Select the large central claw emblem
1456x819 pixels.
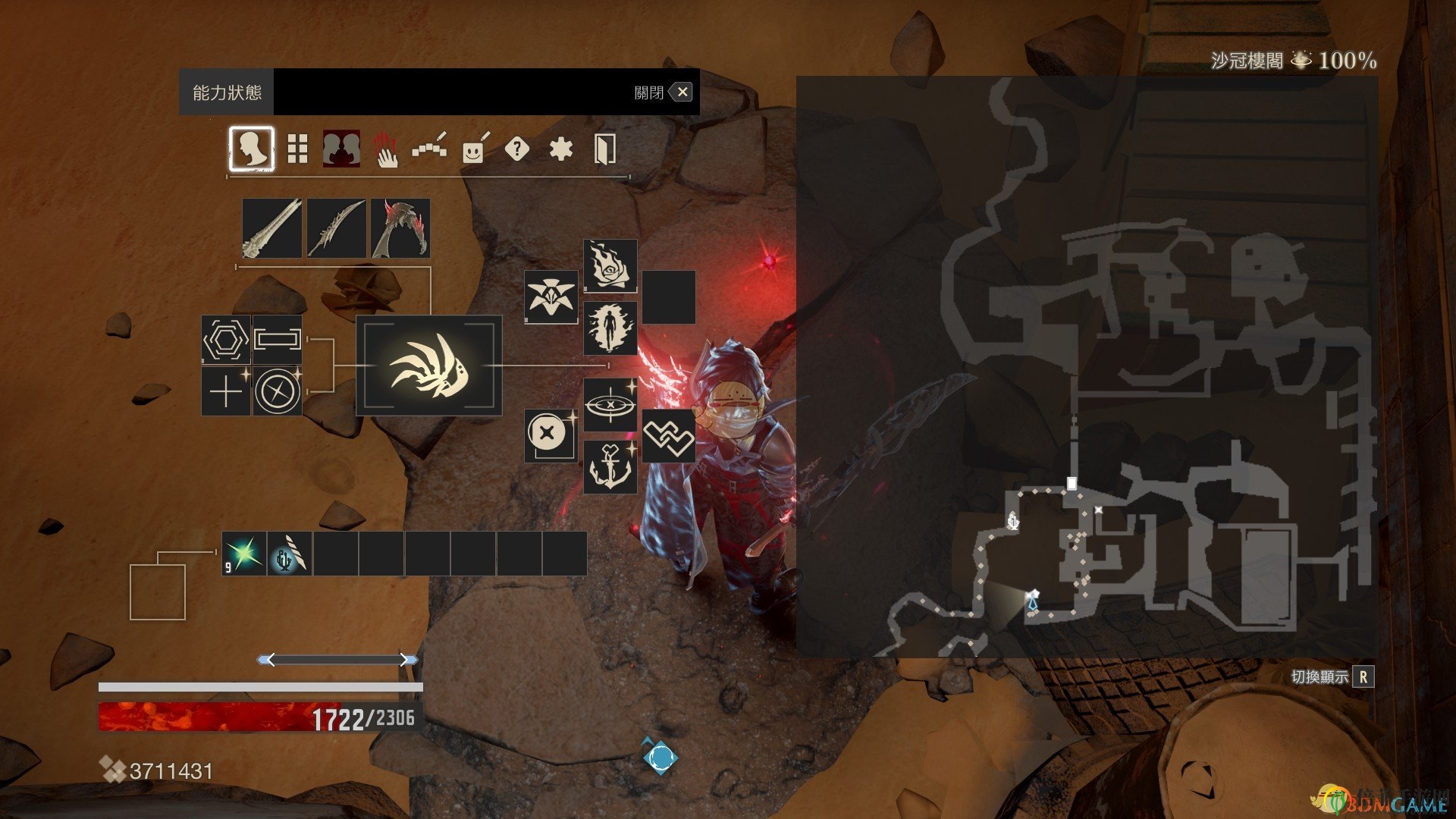[x=429, y=366]
